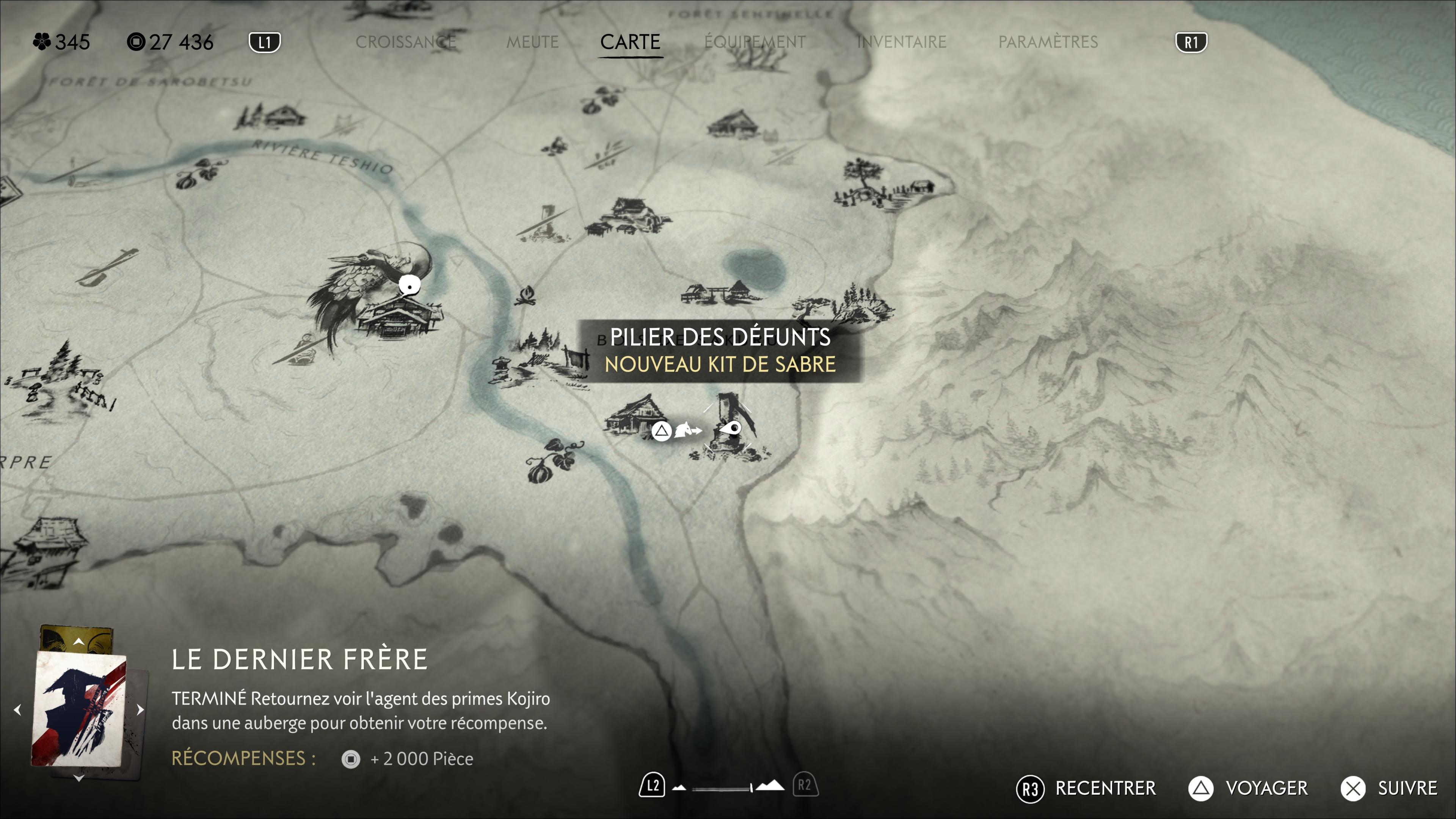
Task: Open the Meute tab
Action: click(532, 42)
